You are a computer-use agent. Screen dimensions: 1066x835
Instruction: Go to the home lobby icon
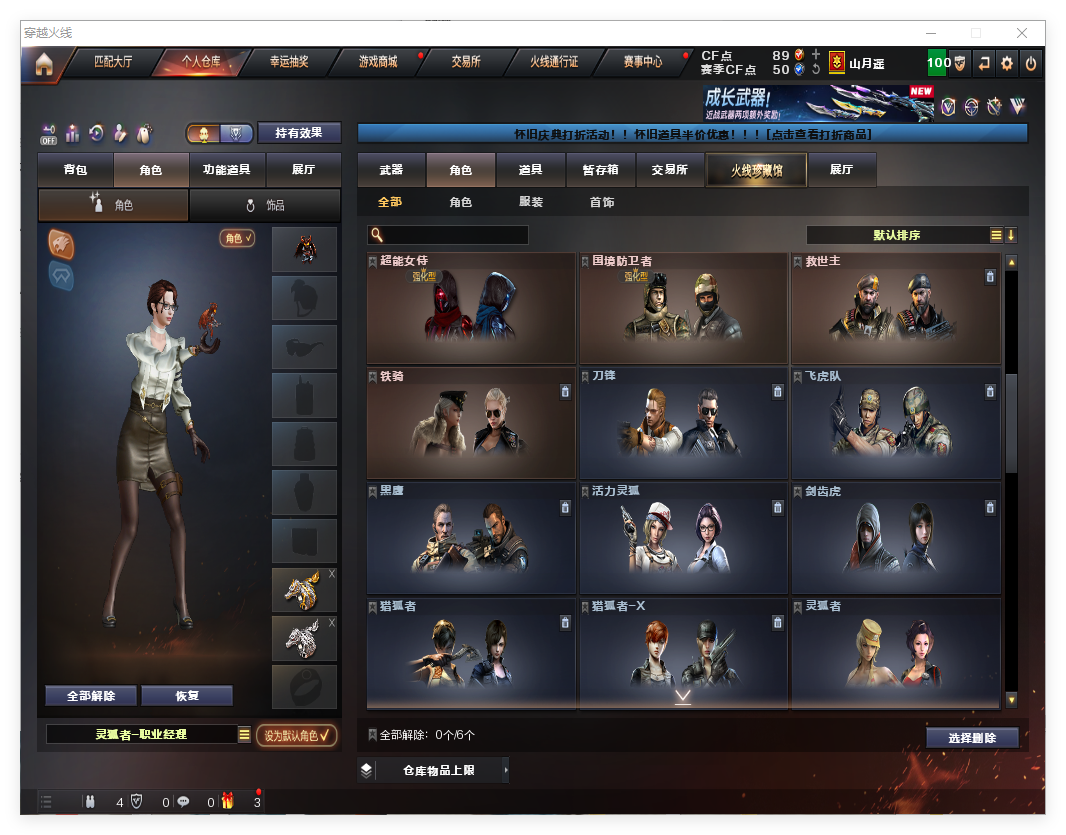(43, 64)
